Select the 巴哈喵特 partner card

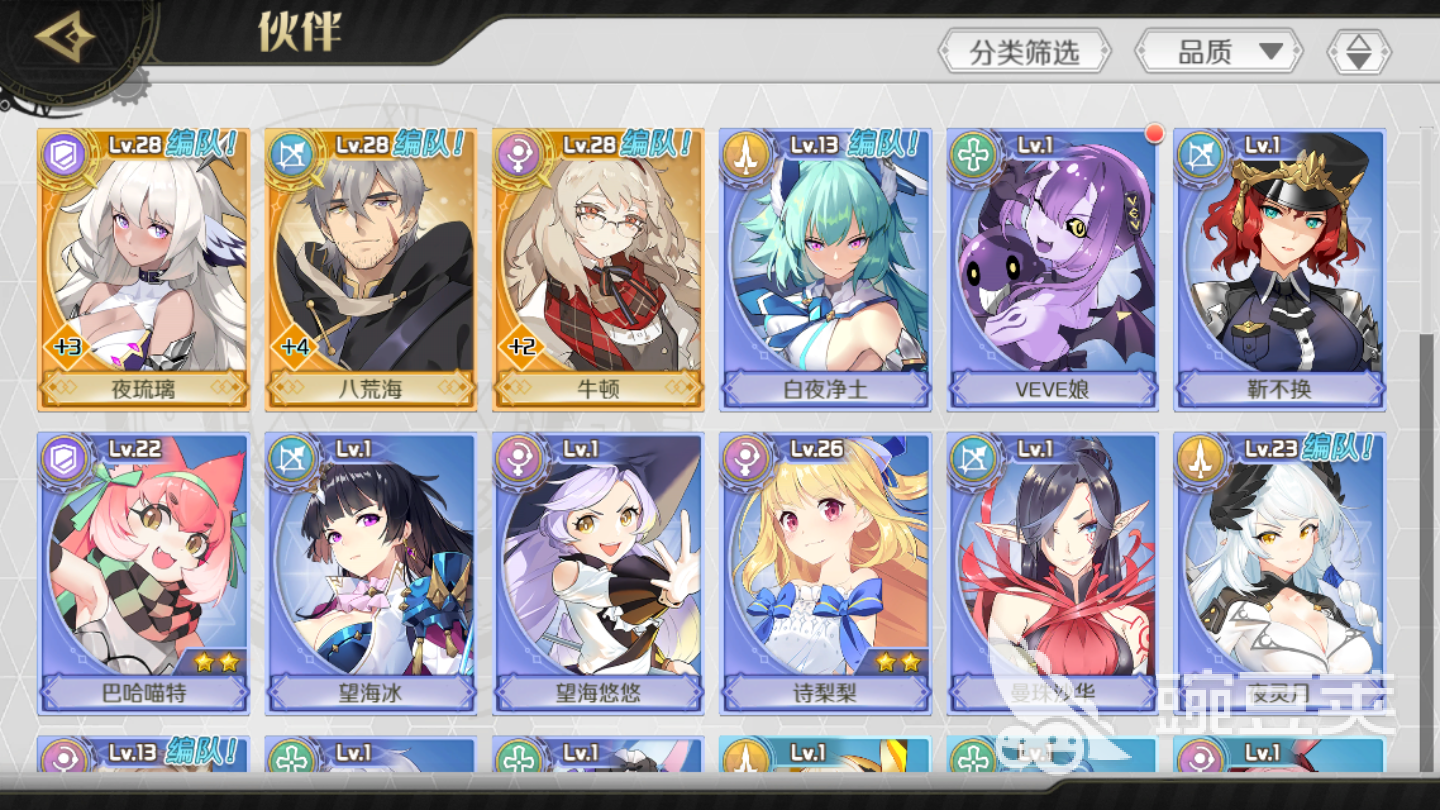pyautogui.click(x=143, y=573)
